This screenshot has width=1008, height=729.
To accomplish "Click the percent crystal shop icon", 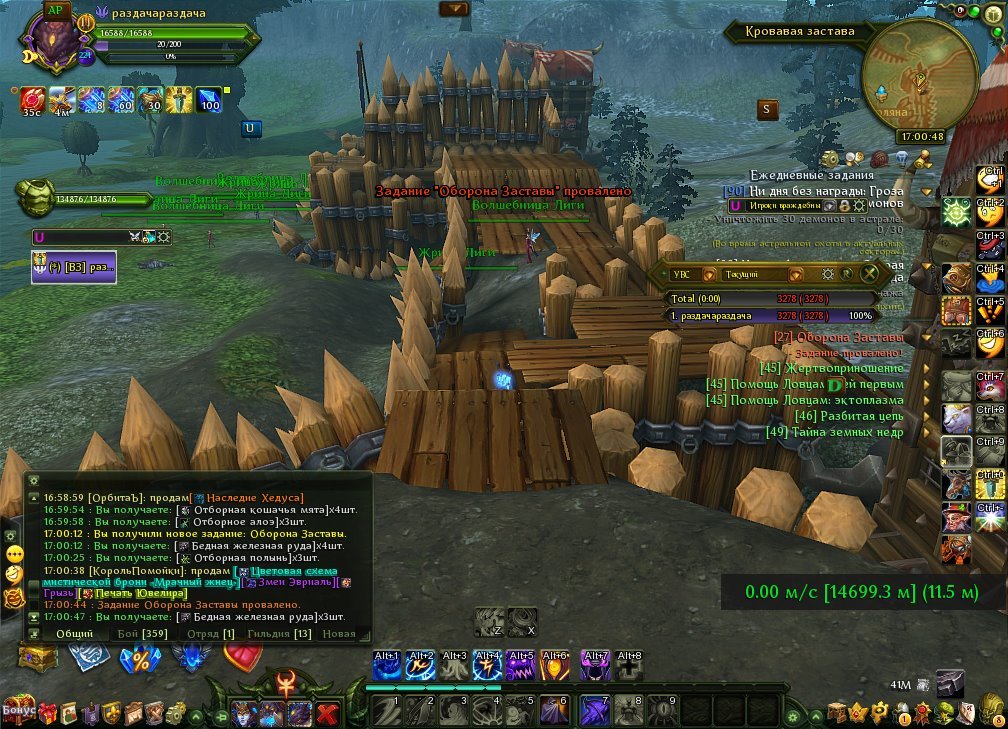I will tap(138, 659).
